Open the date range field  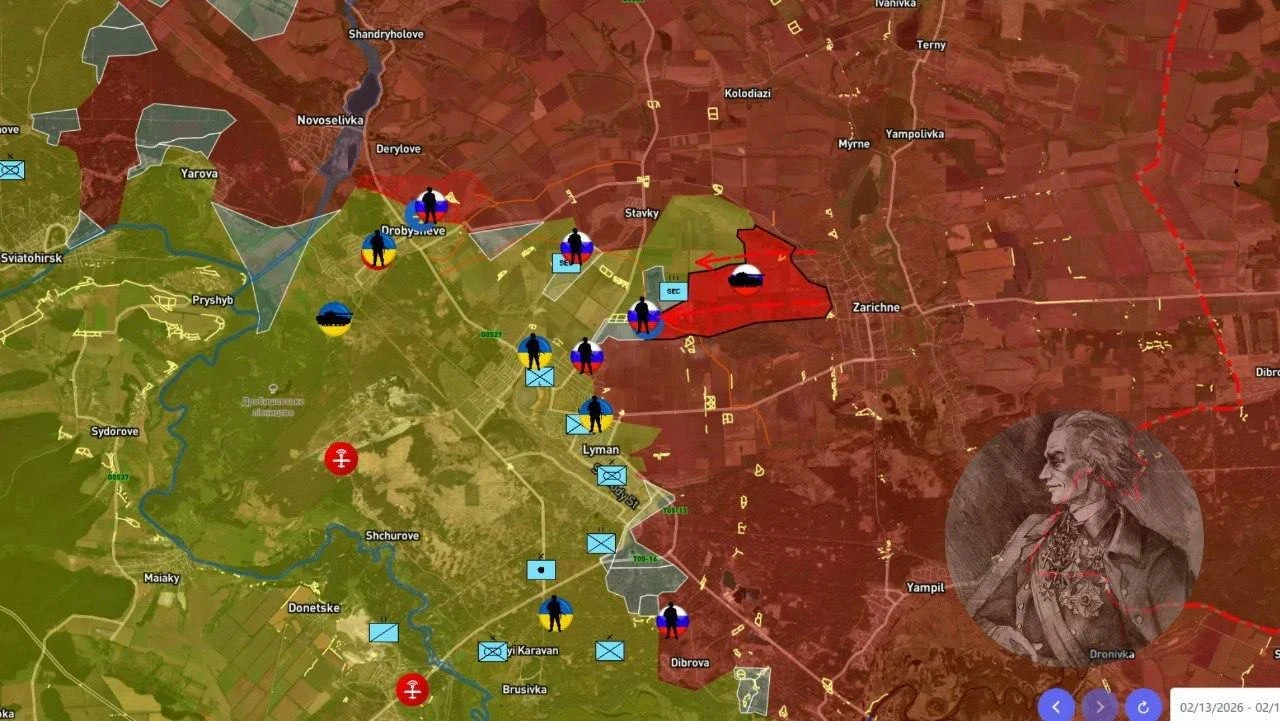(x=1226, y=706)
